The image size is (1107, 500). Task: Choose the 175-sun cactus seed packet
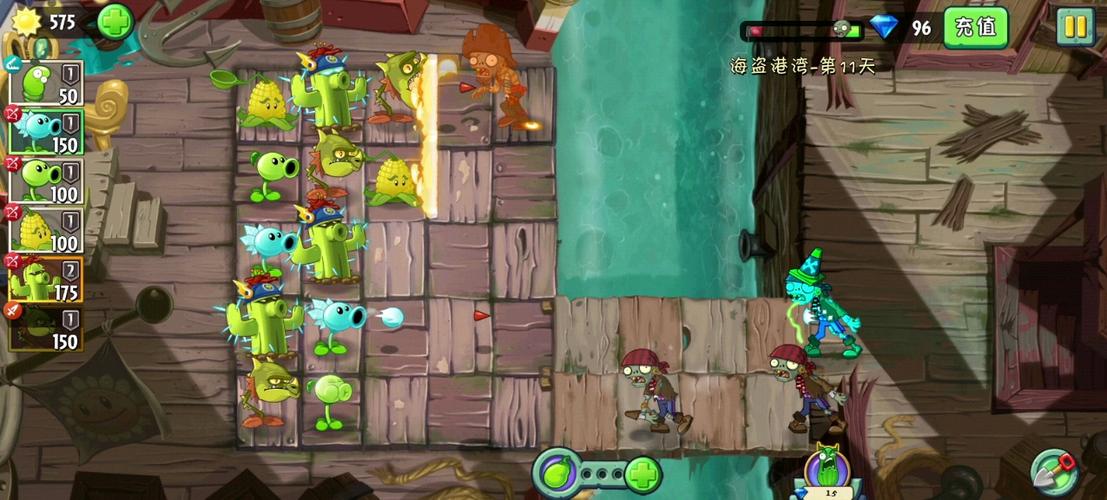pos(45,277)
